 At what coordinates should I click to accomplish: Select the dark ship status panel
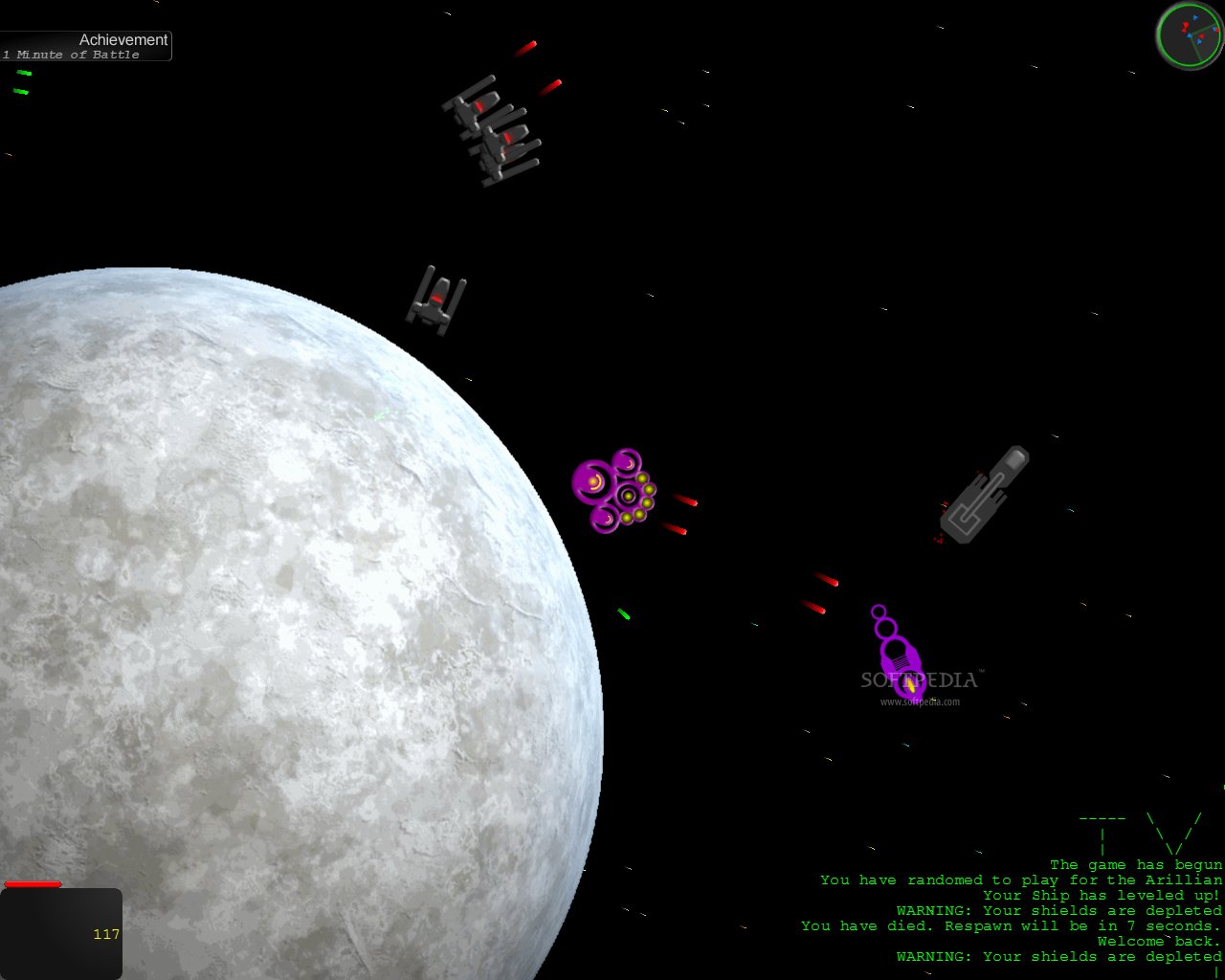(x=61, y=933)
